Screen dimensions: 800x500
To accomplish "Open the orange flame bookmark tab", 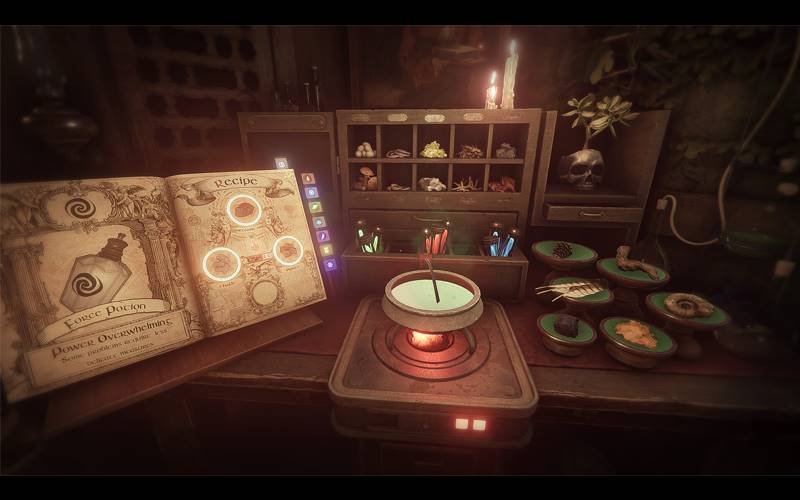I will [307, 179].
